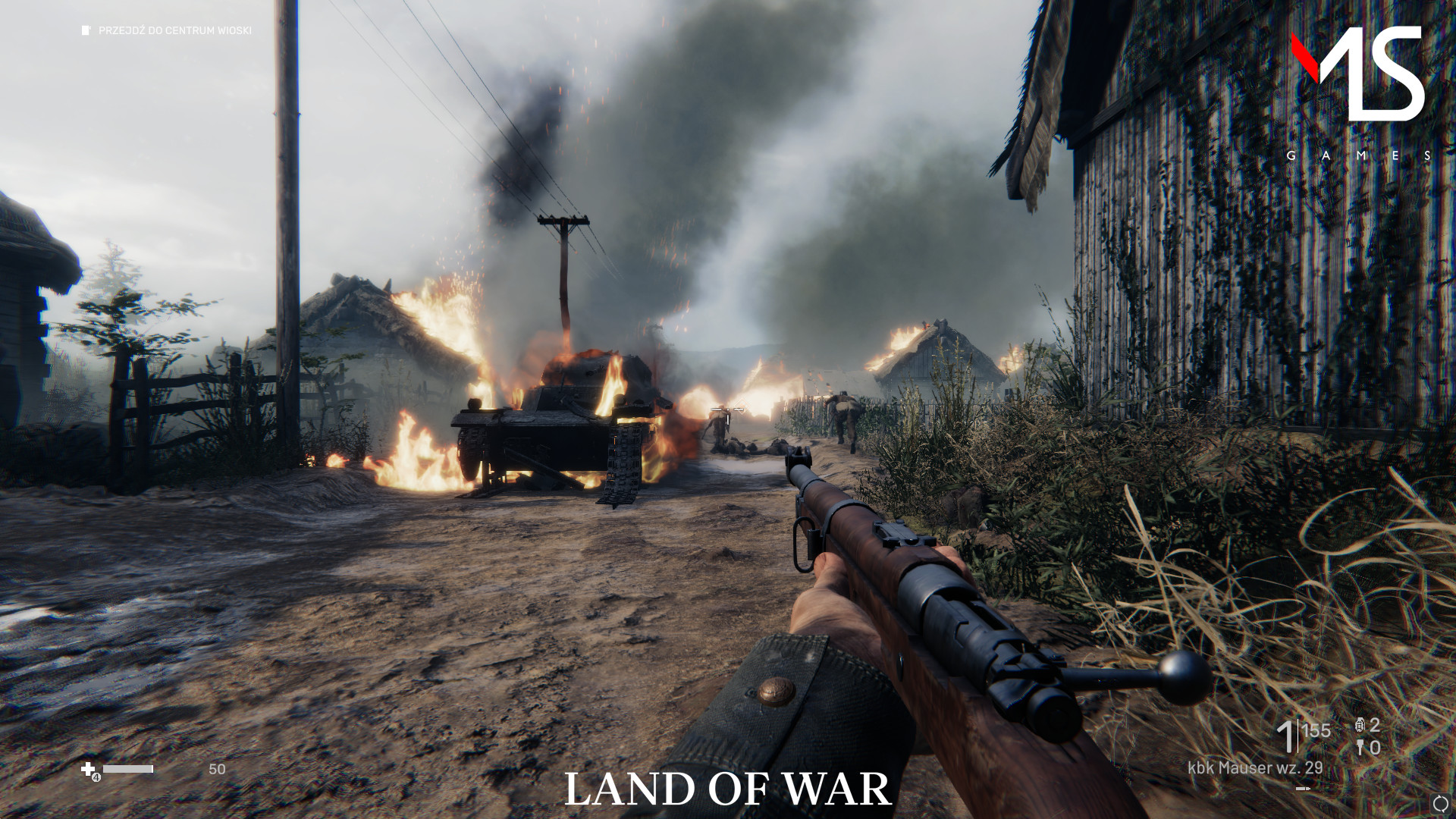Screen dimensions: 1456x819
Task: Toggle the ammo counter display
Action: tap(1306, 733)
